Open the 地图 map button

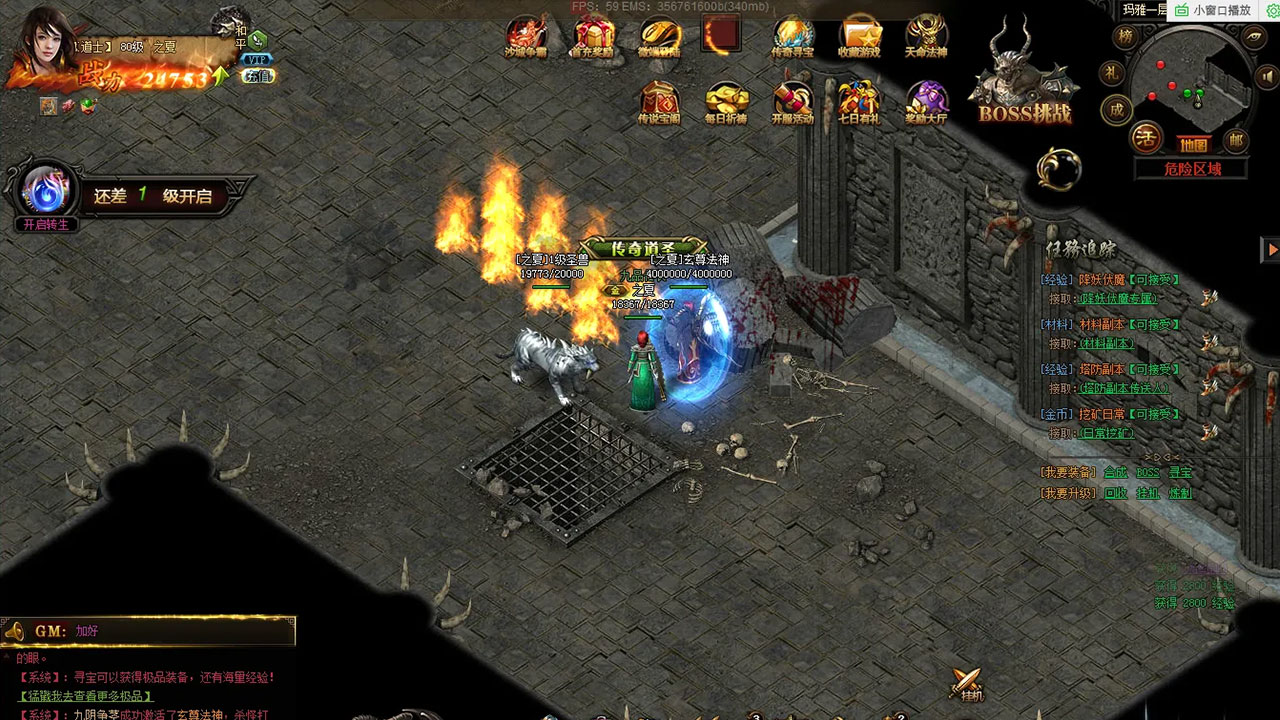click(1193, 144)
